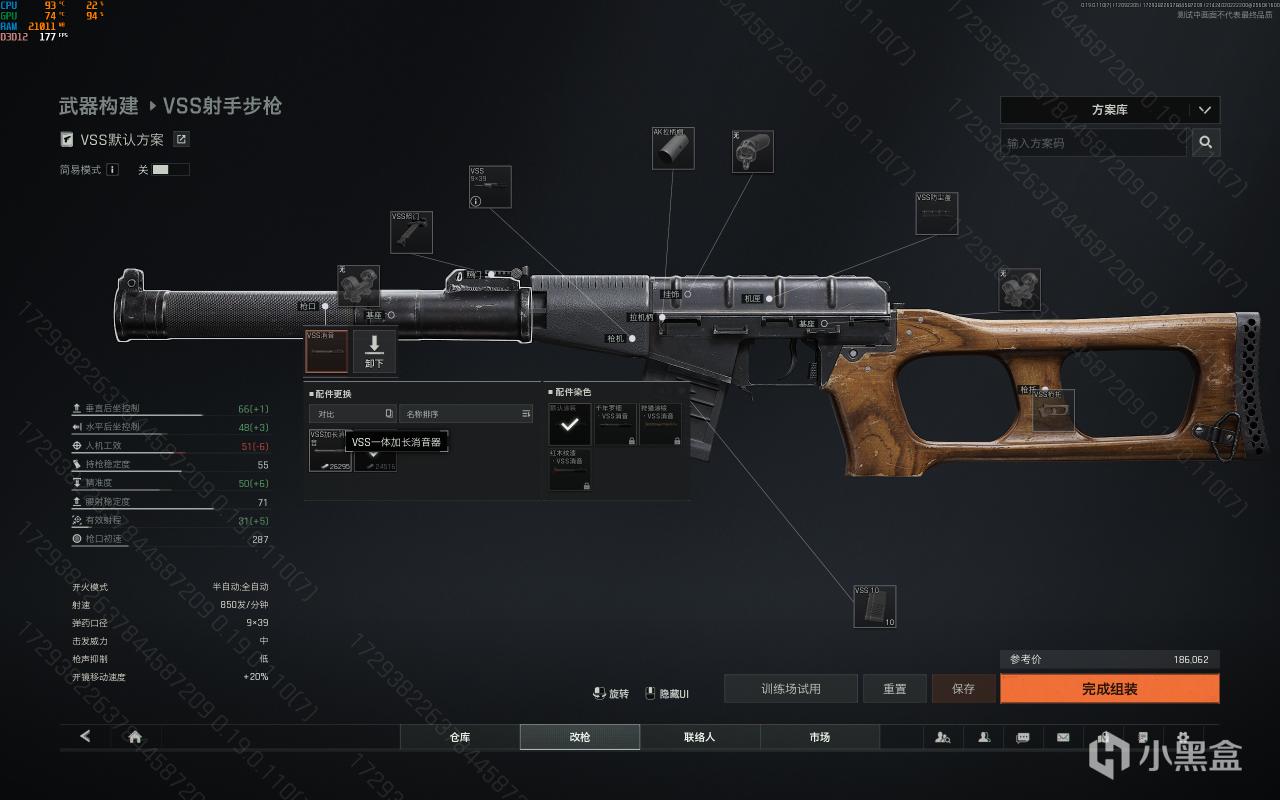
Task: Open the mail envelope icon
Action: (x=1063, y=737)
